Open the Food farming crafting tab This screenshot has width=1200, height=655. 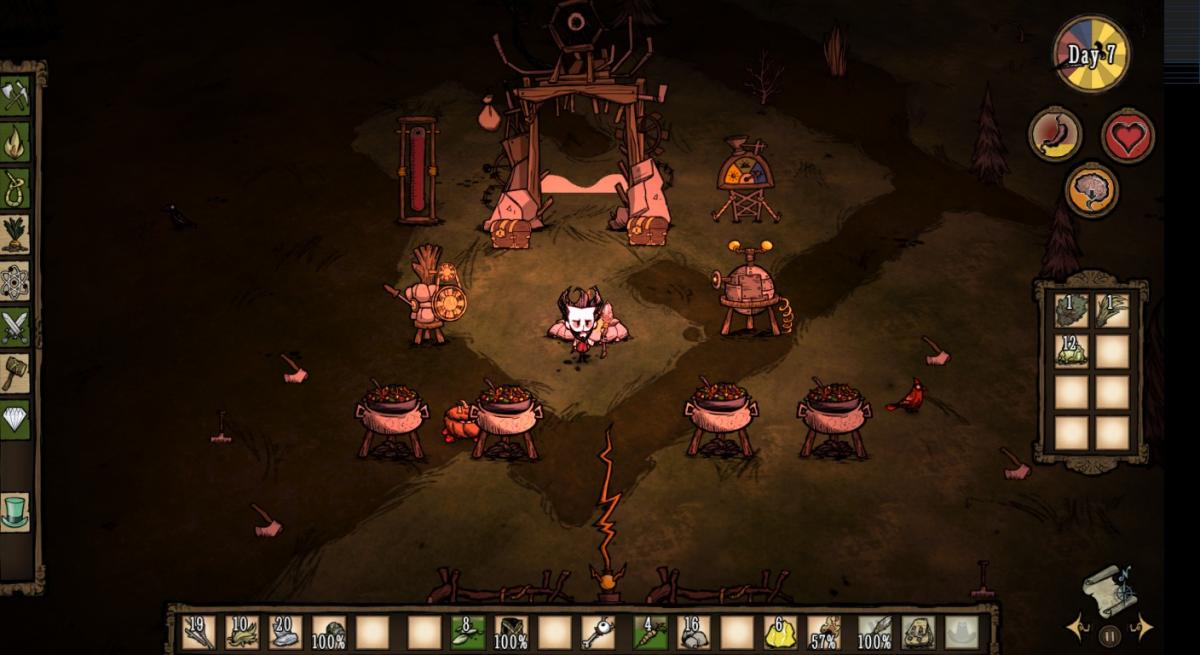pos(15,234)
